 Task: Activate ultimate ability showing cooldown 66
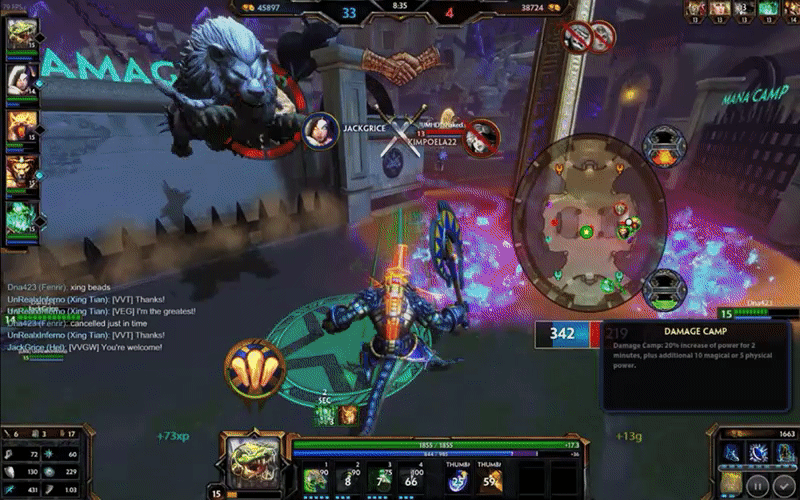tap(411, 479)
